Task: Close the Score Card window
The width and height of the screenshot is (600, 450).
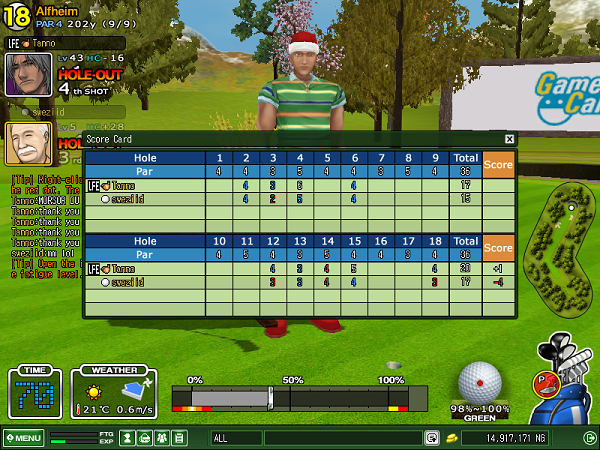Action: pos(509,139)
